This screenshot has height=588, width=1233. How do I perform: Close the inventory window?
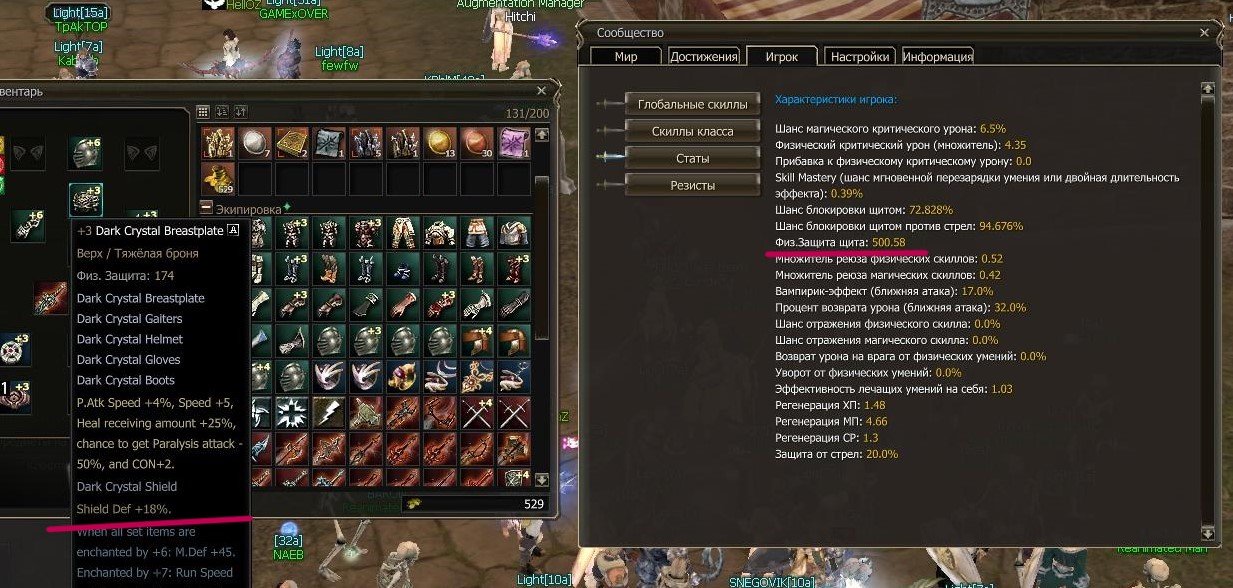[x=541, y=90]
